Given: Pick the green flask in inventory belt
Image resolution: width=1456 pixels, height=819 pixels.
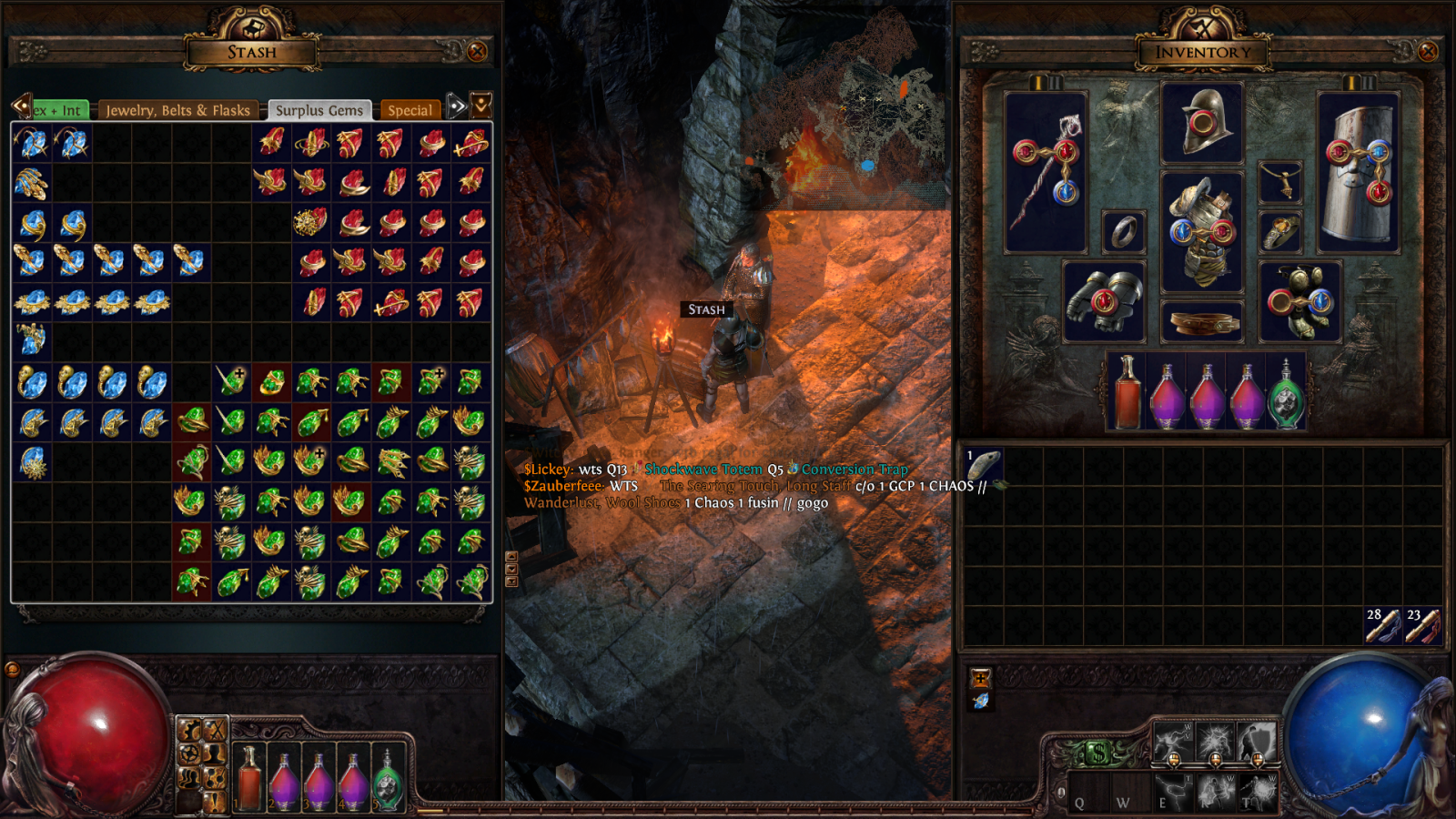Looking at the screenshot, I should point(1286,394).
